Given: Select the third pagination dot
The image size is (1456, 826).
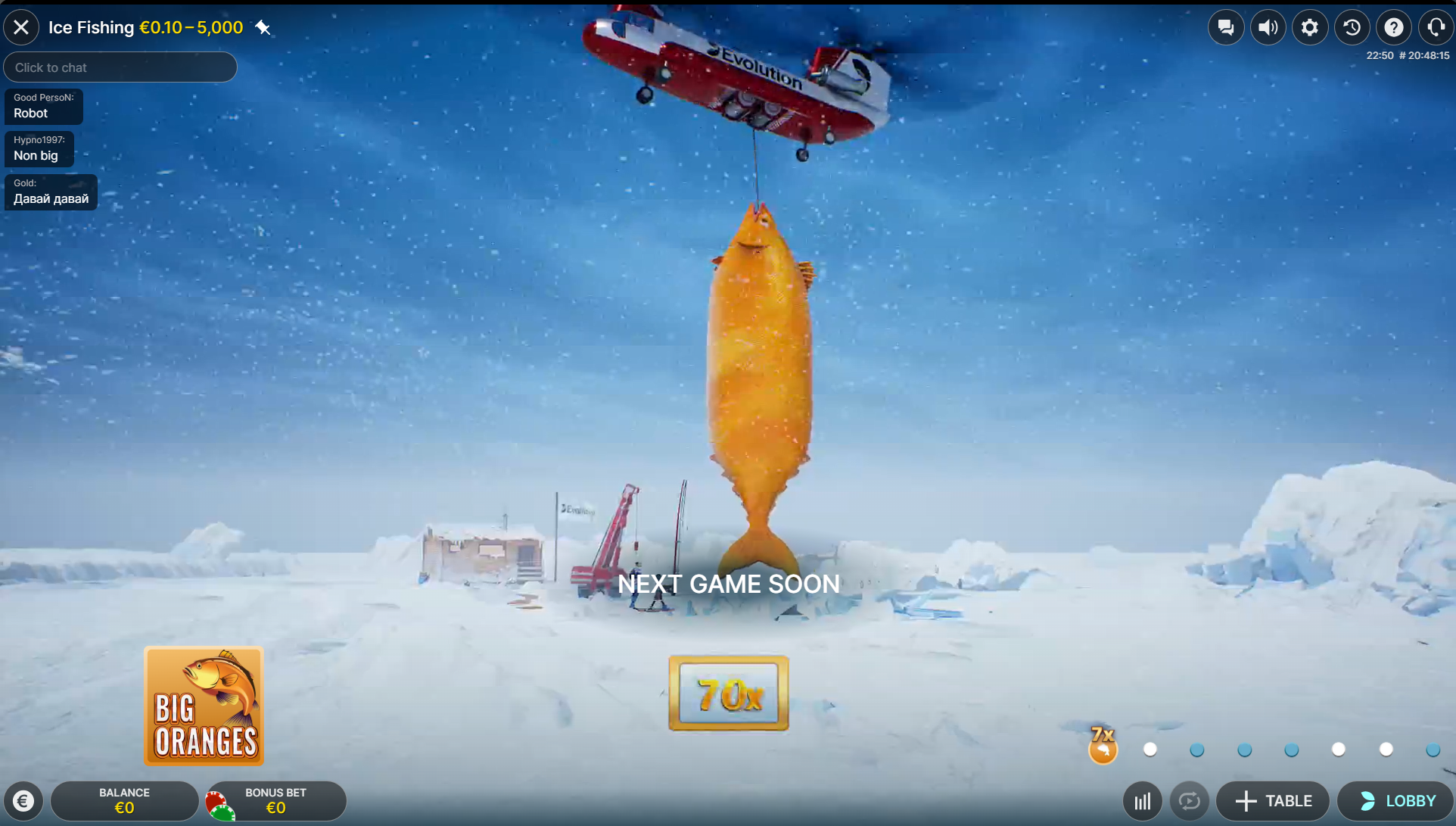Looking at the screenshot, I should [1244, 750].
